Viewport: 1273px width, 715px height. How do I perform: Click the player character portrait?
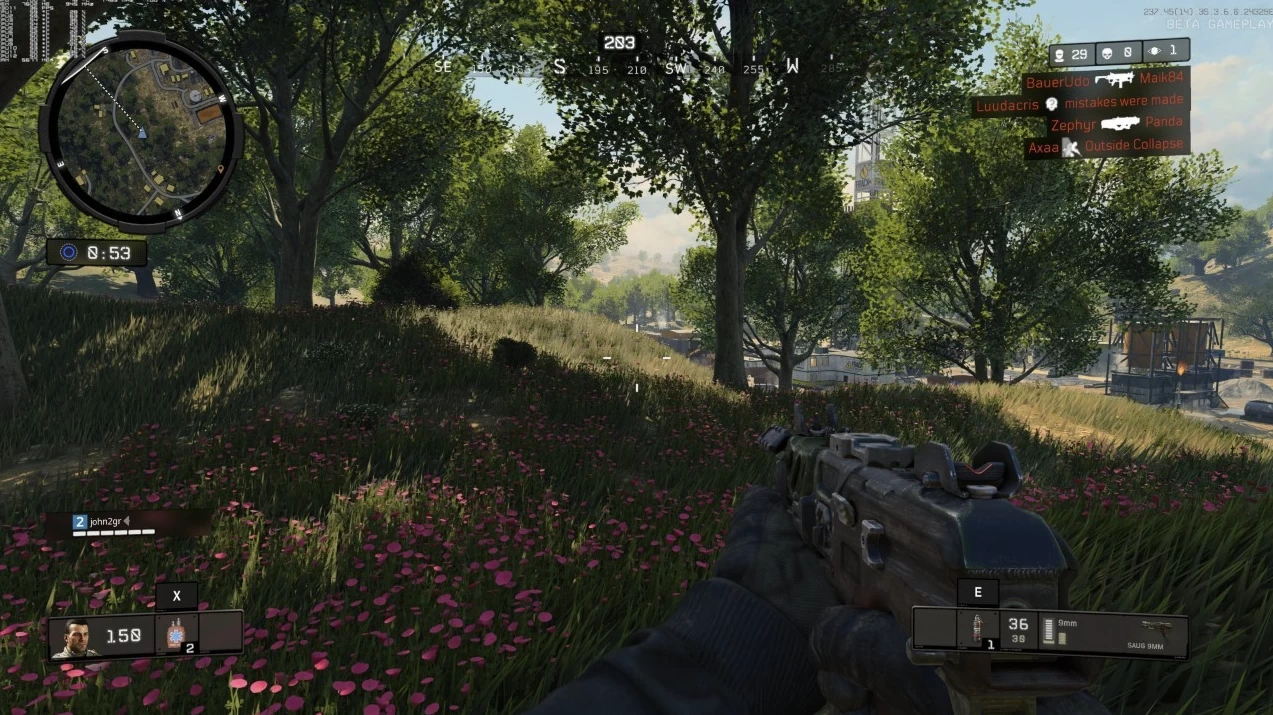click(x=77, y=637)
